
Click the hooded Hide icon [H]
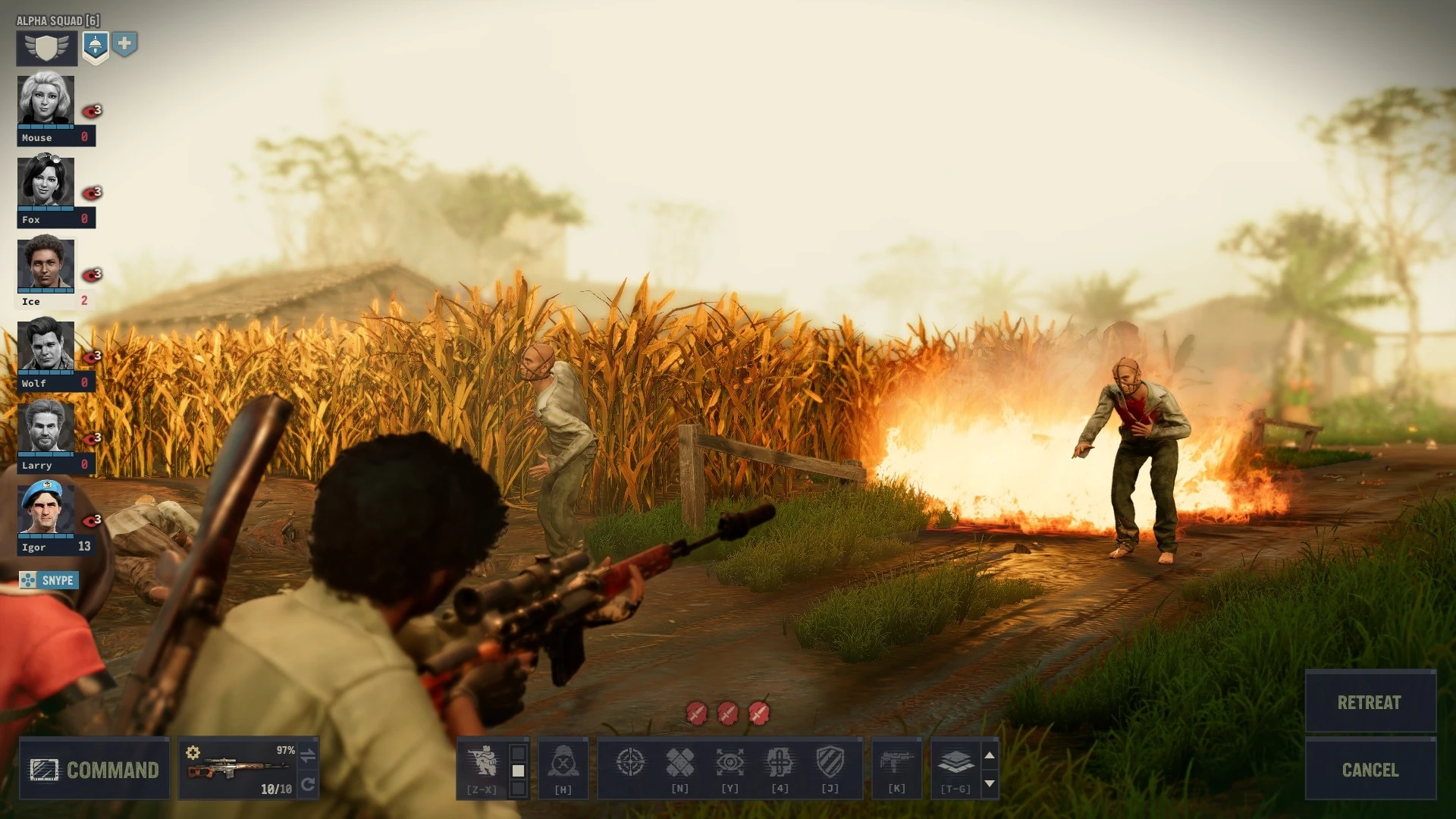pyautogui.click(x=563, y=762)
